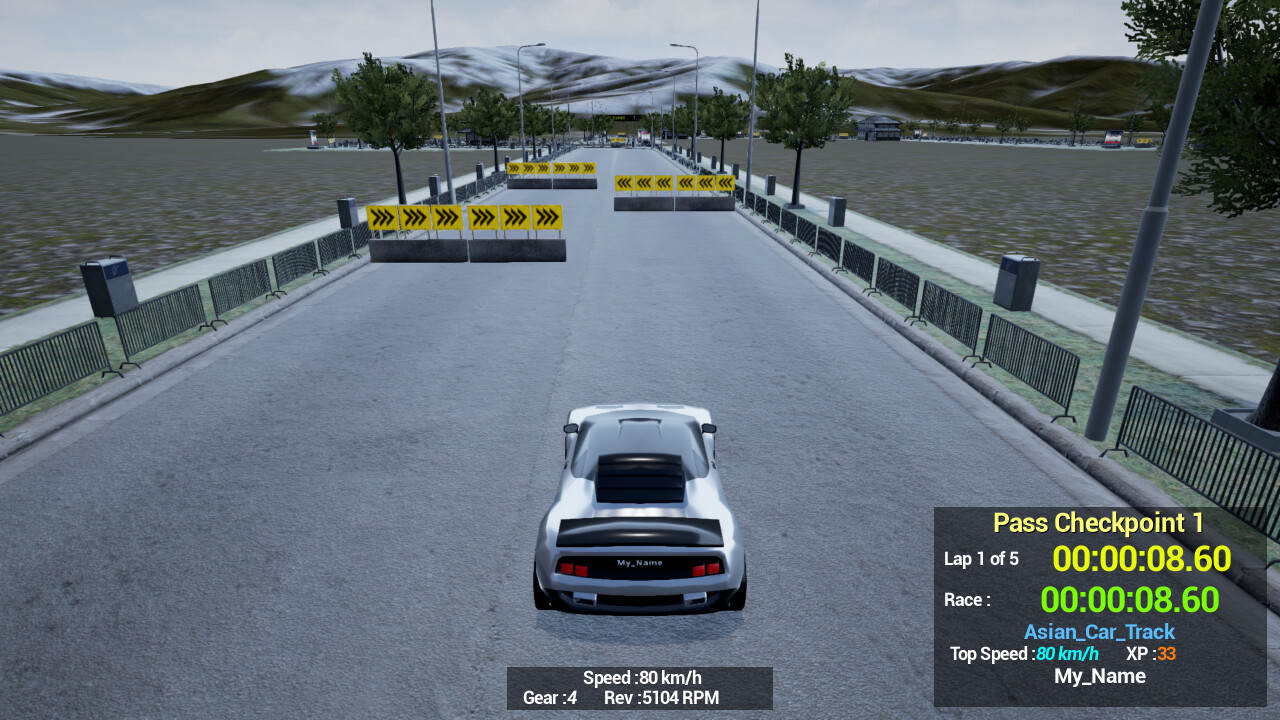This screenshot has height=720, width=1280.
Task: Click the white player car
Action: coord(640,500)
